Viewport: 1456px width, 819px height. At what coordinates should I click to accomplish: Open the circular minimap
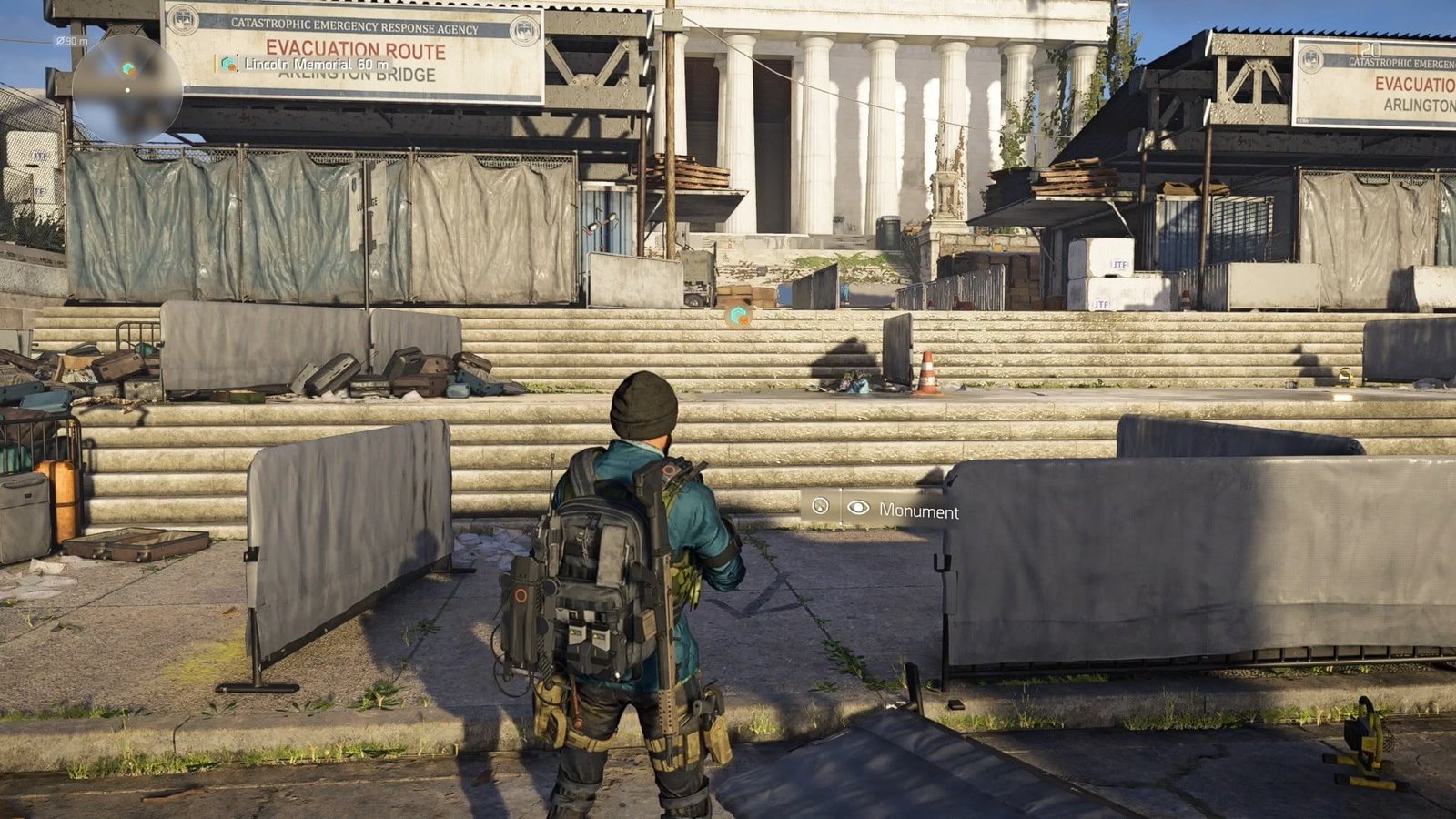pos(127,88)
